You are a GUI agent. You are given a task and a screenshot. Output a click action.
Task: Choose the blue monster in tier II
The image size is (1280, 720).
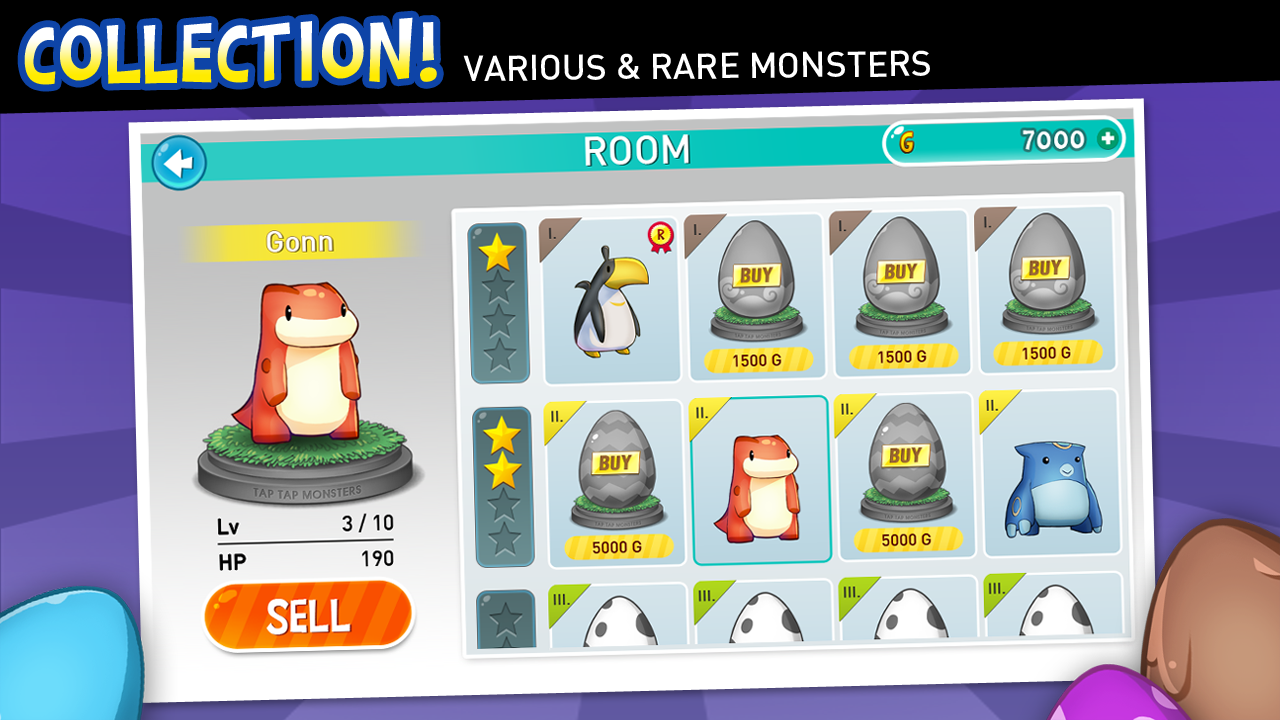[x=1050, y=475]
